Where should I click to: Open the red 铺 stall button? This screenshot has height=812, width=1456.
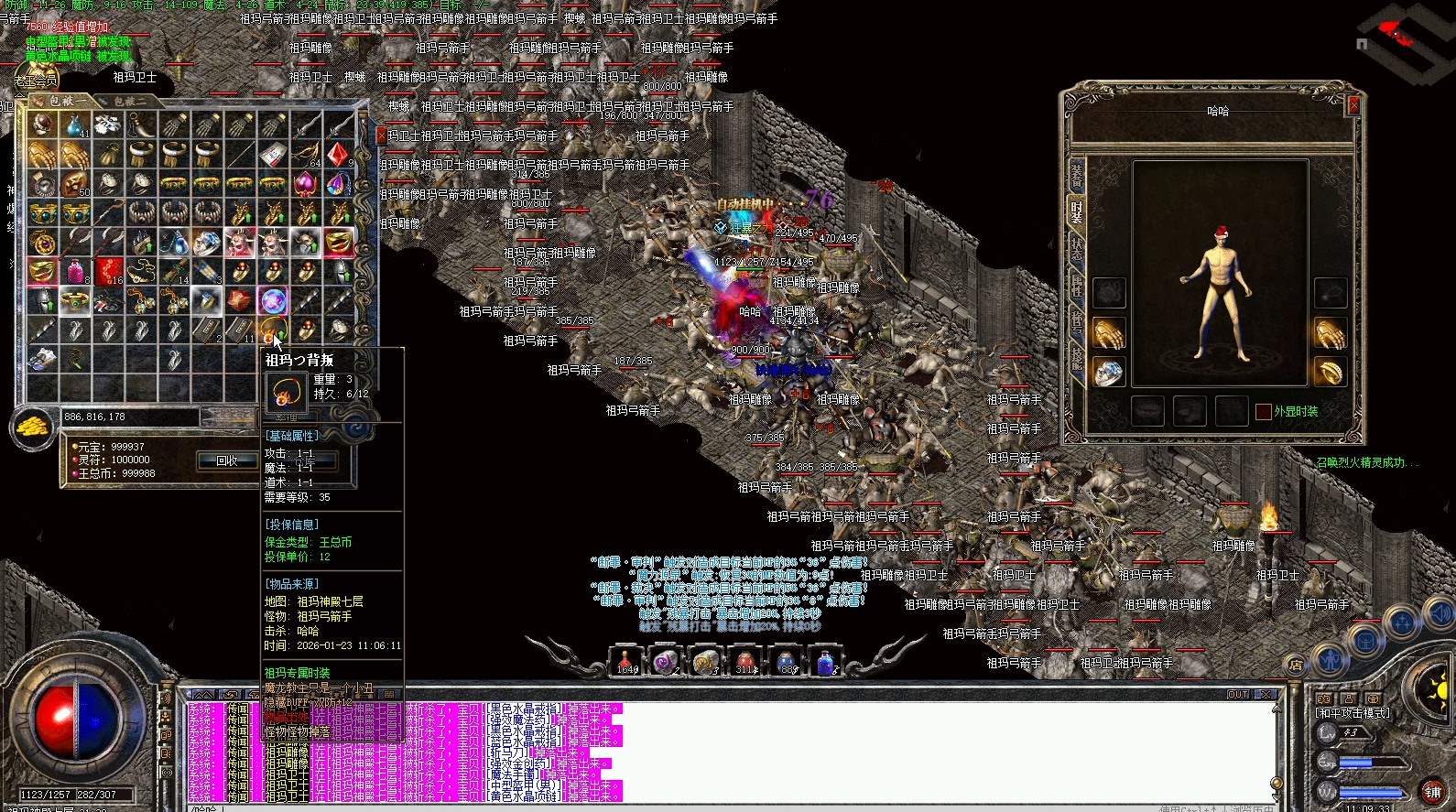coord(1432,792)
